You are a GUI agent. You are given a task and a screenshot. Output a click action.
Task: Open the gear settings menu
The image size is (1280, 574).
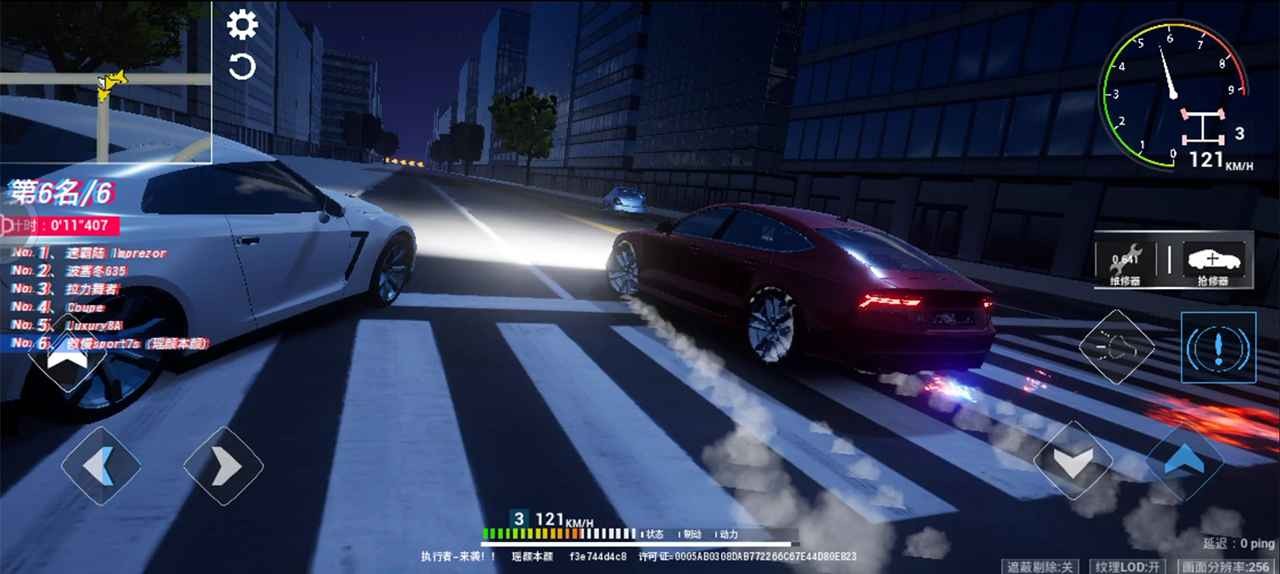[x=242, y=24]
